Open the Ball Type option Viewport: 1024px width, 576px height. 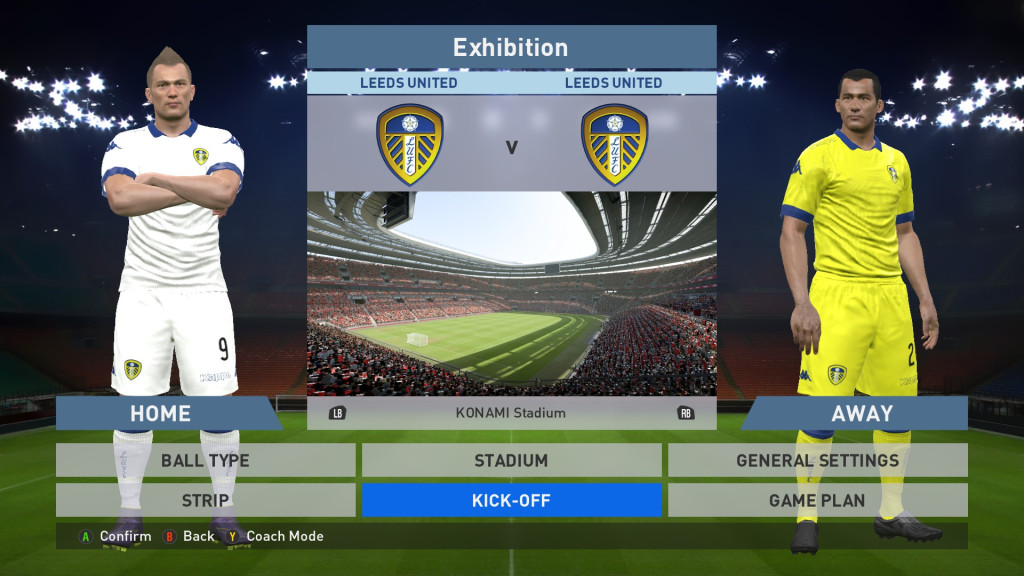click(x=205, y=461)
